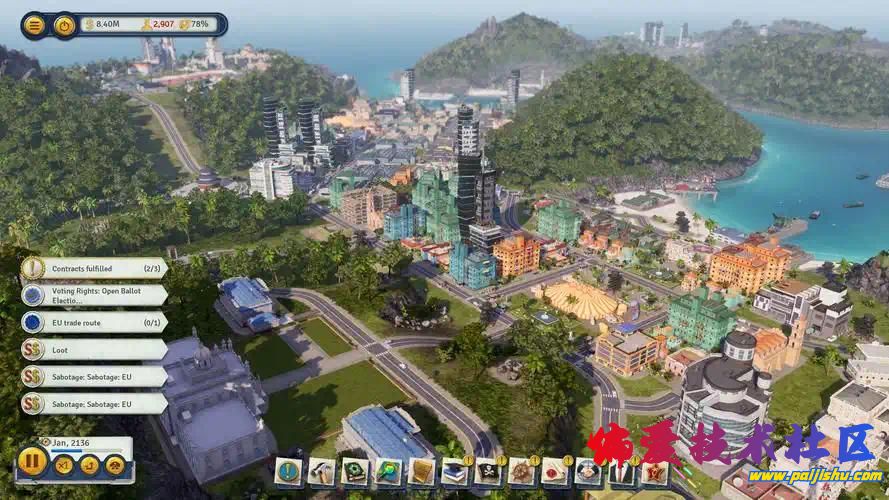Open the ship's wheel trade icon
This screenshot has width=889, height=500.
coord(521,471)
